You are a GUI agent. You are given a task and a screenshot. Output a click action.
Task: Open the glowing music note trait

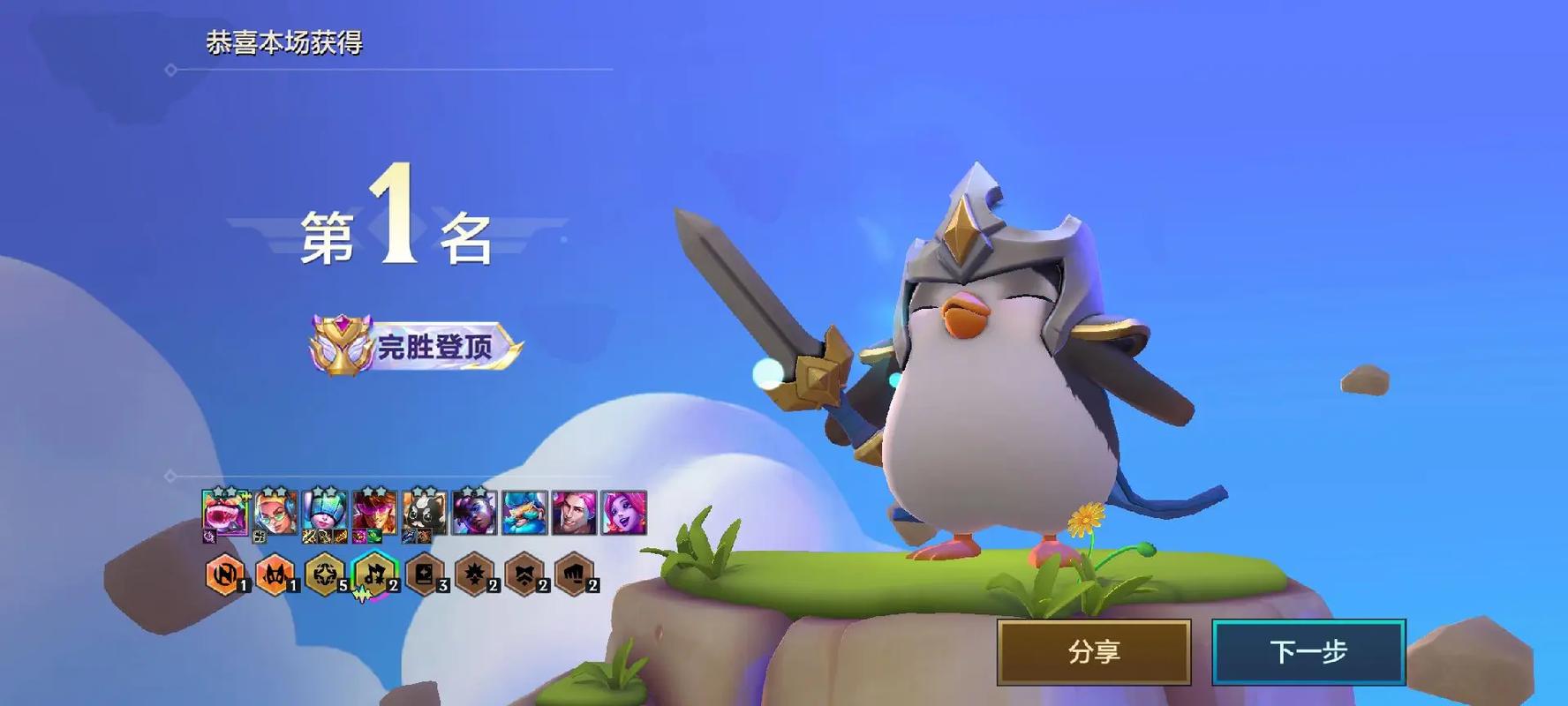click(374, 575)
